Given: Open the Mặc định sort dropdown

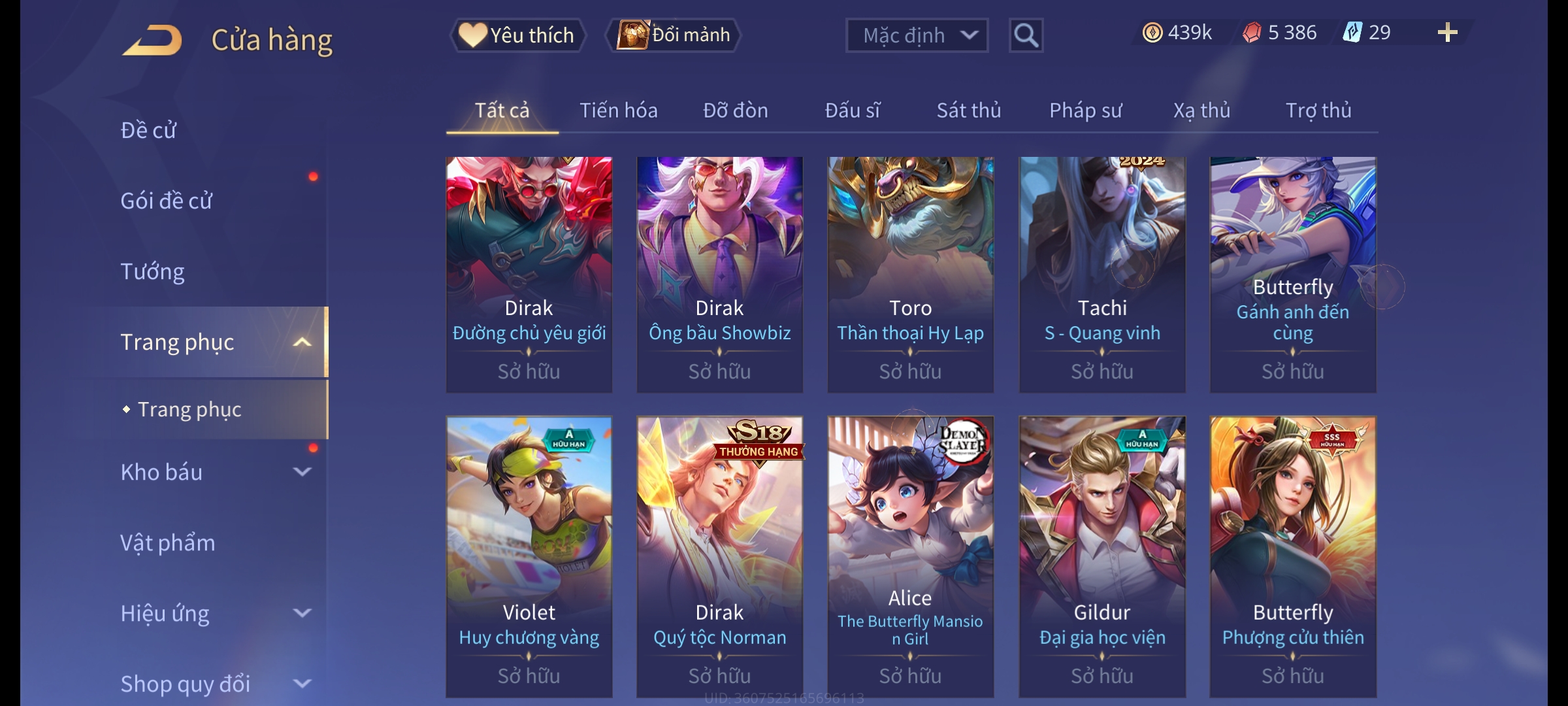Looking at the screenshot, I should pos(916,35).
